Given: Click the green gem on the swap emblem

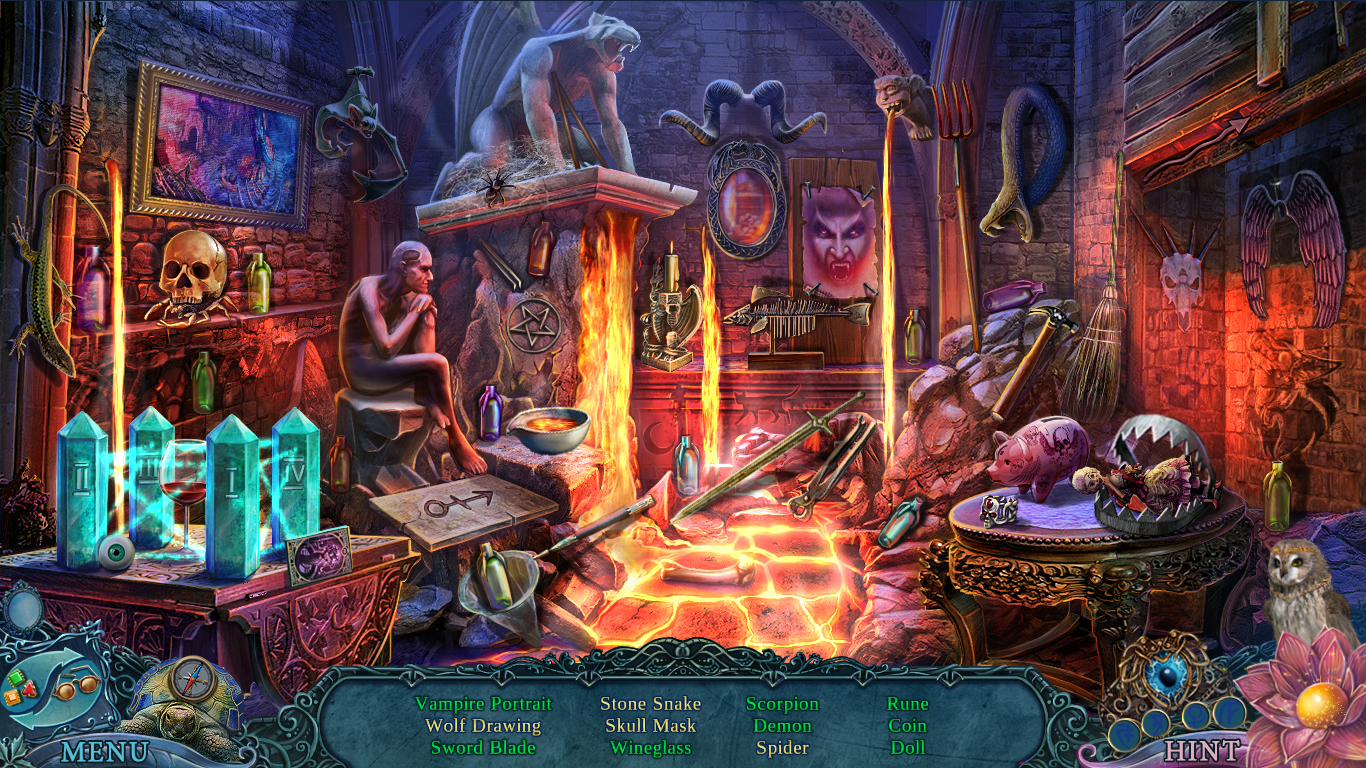Looking at the screenshot, I should click(14, 676).
